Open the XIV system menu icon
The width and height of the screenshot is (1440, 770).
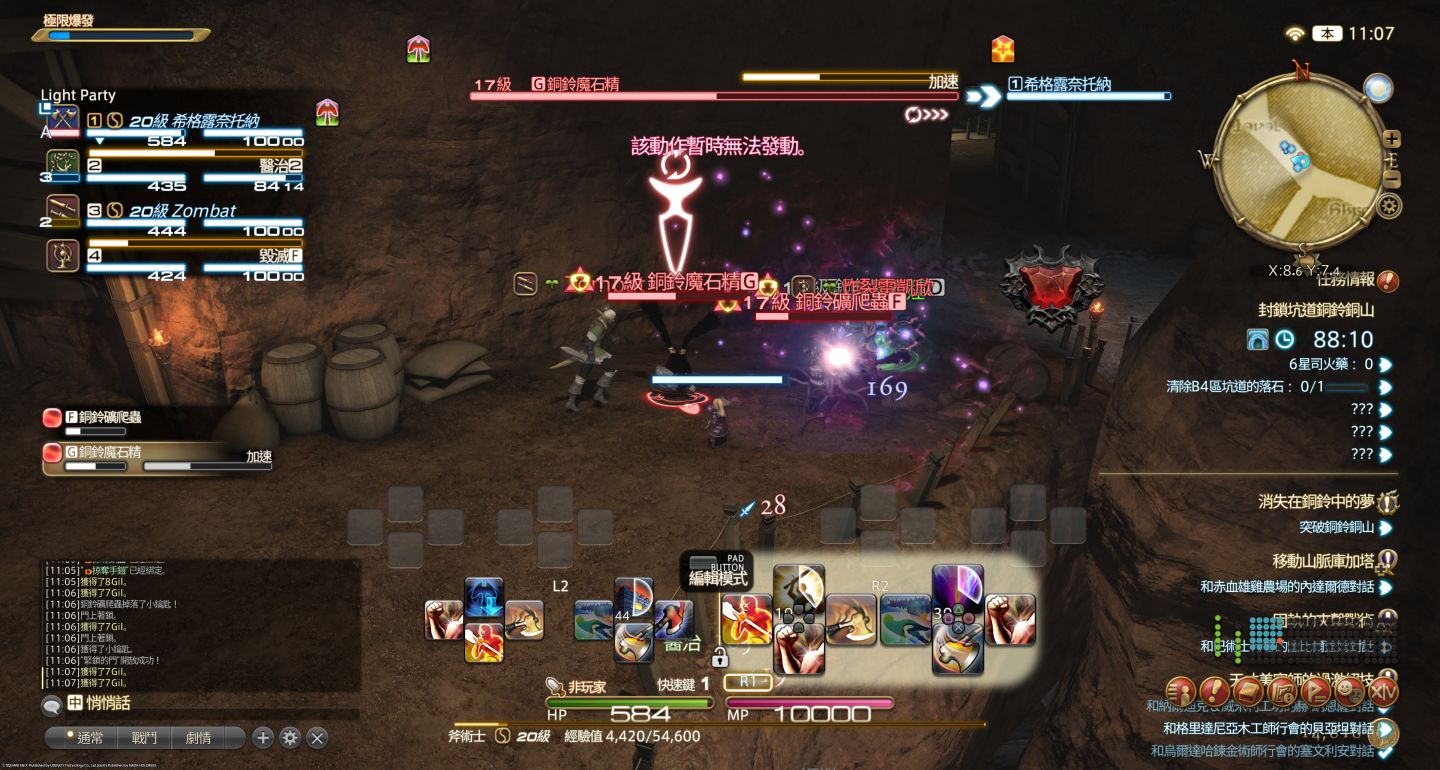(1383, 690)
